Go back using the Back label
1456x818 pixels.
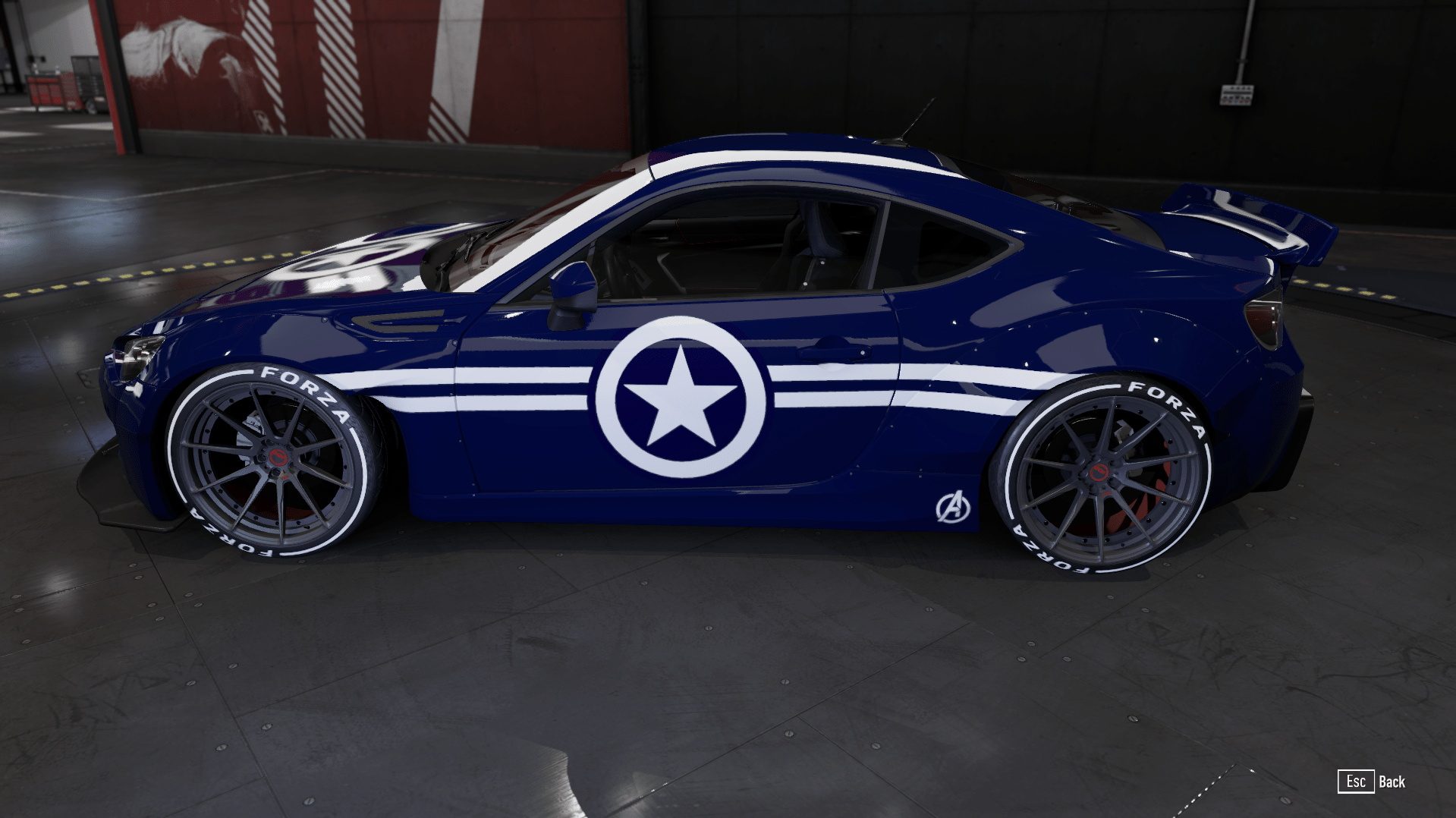pos(1392,782)
